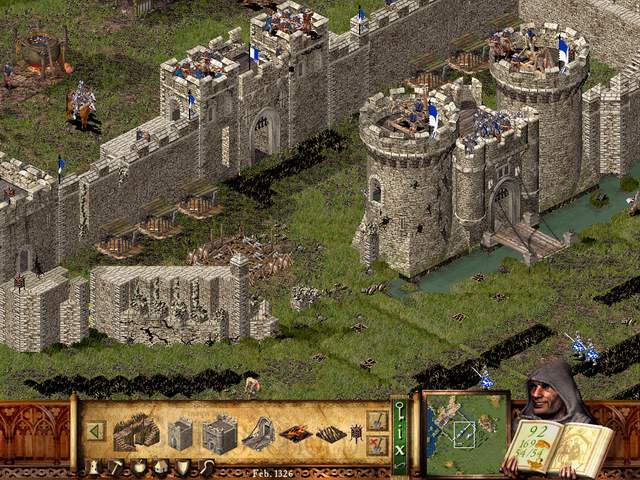Open the town buildings house tab
Viewport: 640px width, 480px height.
point(161,467)
